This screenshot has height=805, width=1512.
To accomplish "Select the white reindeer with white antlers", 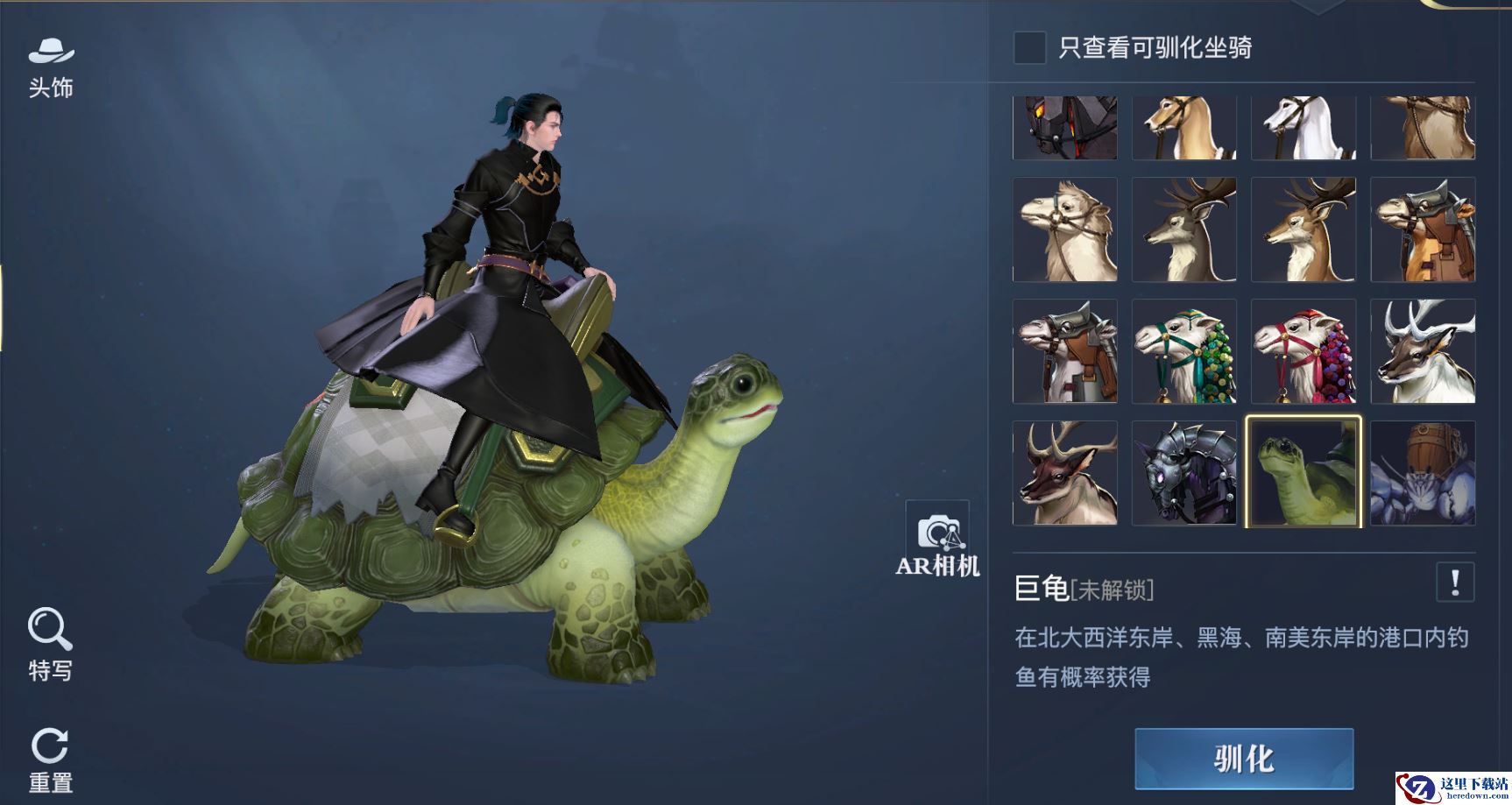I will pos(1423,351).
